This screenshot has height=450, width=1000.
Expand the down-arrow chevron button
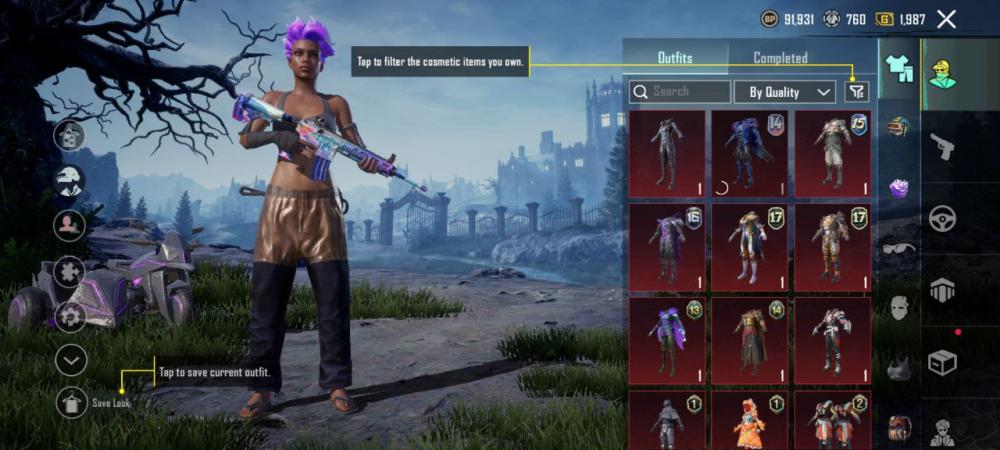tap(71, 360)
